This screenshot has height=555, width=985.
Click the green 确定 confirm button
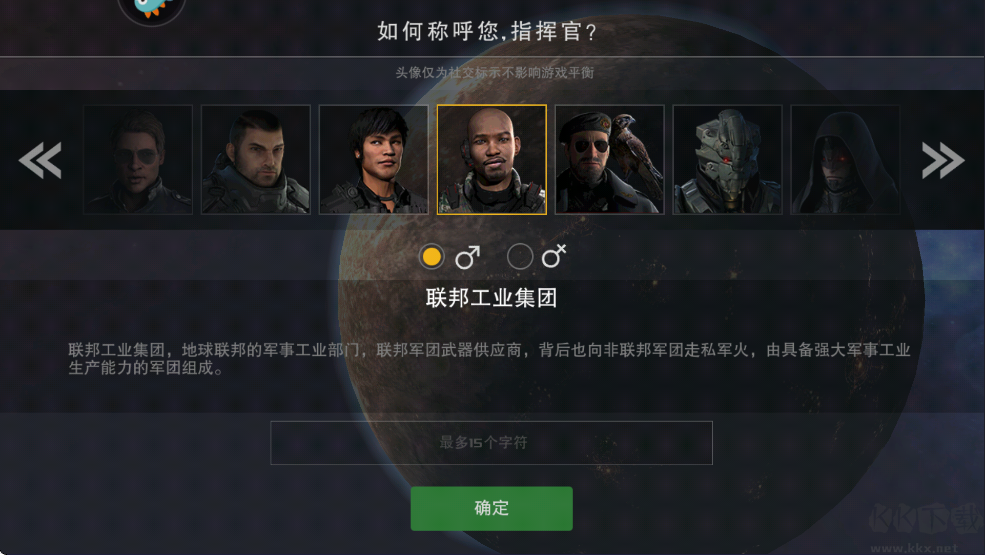click(491, 508)
